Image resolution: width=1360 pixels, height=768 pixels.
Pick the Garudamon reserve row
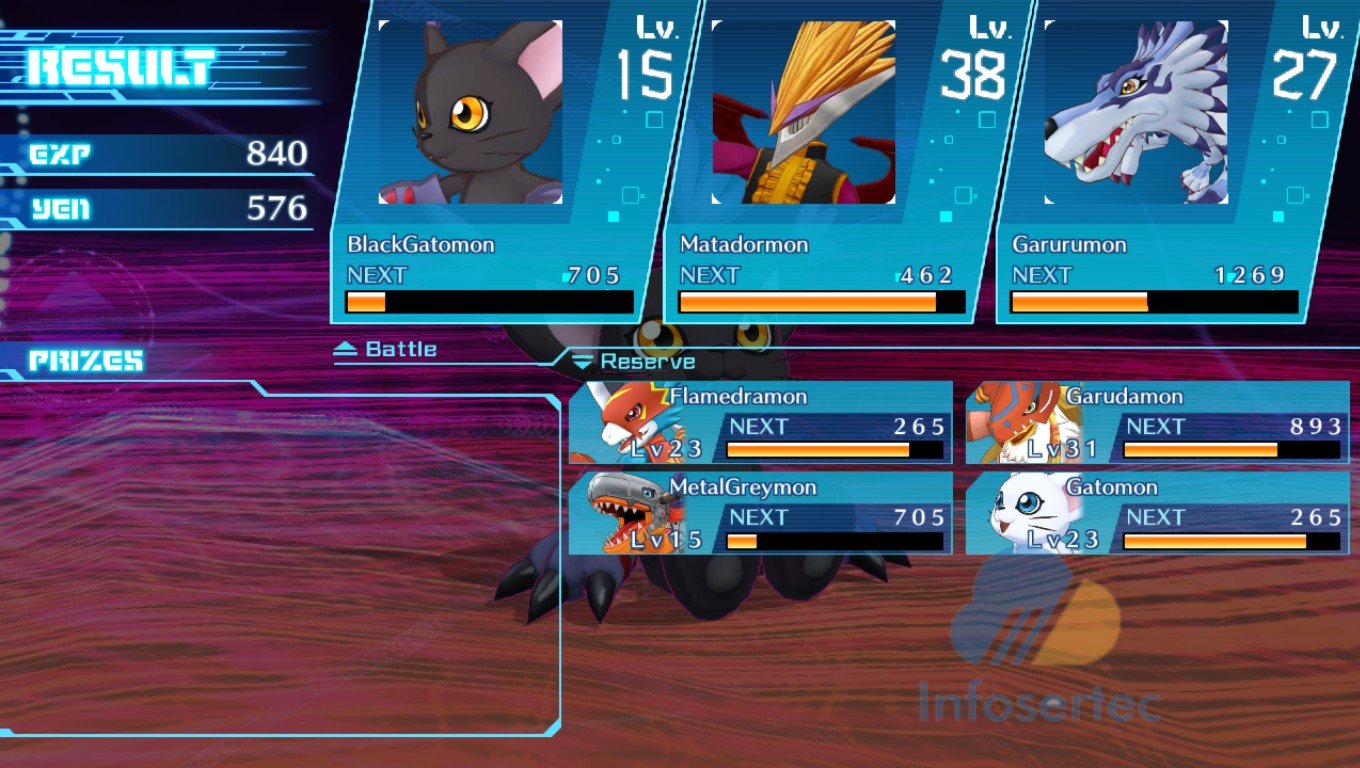1157,423
